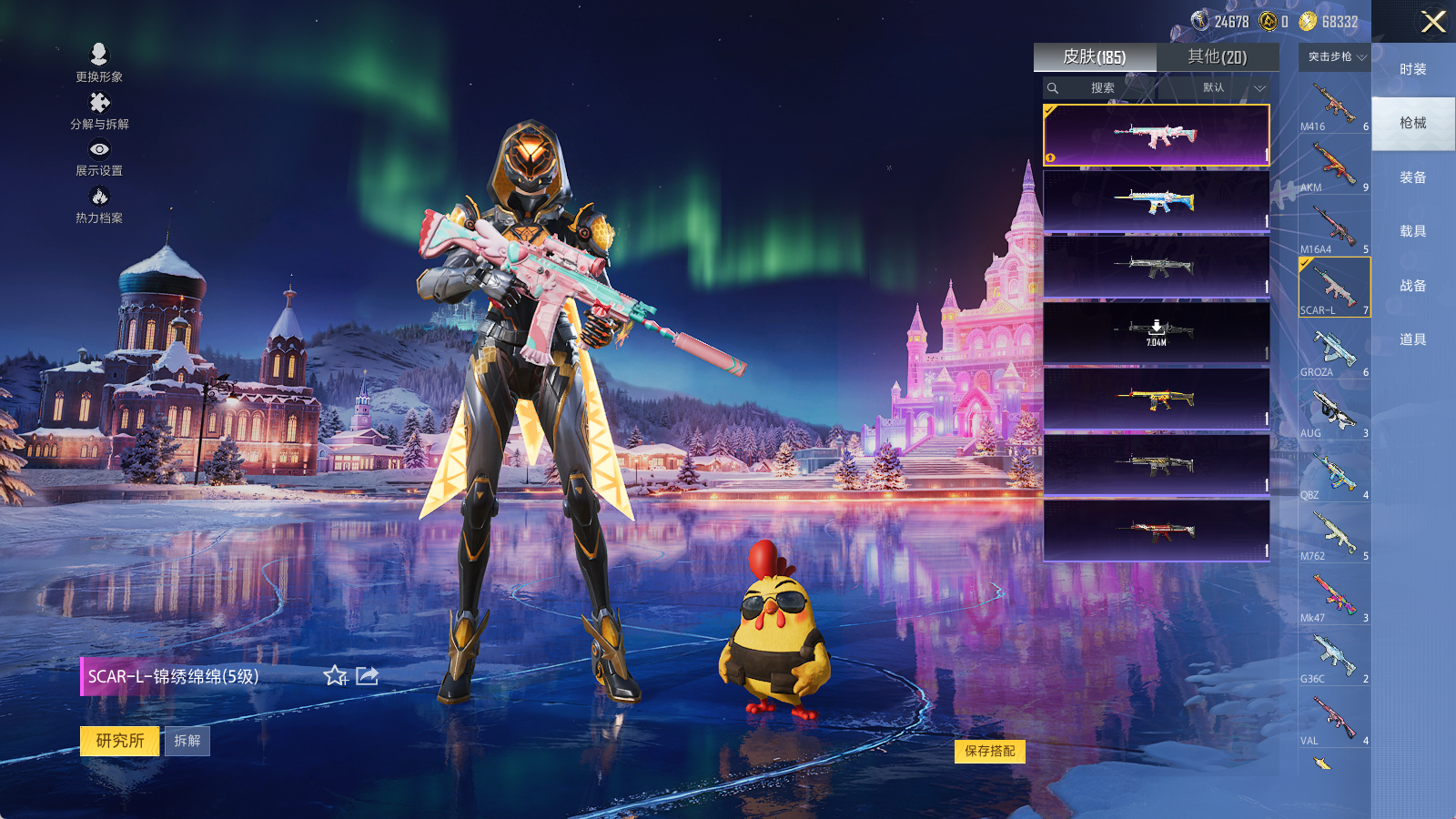Open the 时装 category

point(1412,69)
